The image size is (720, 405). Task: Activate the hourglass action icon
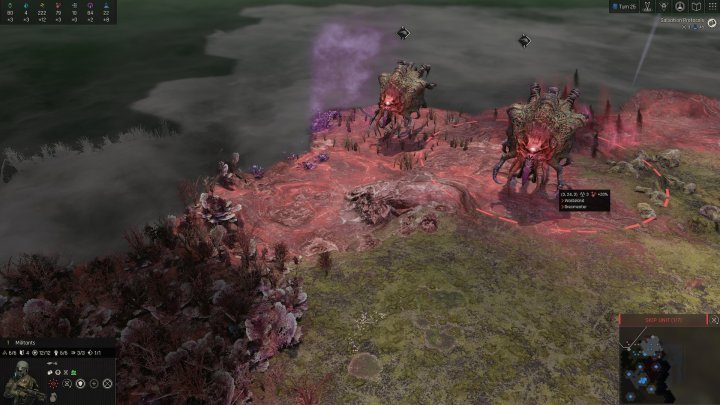(66, 383)
